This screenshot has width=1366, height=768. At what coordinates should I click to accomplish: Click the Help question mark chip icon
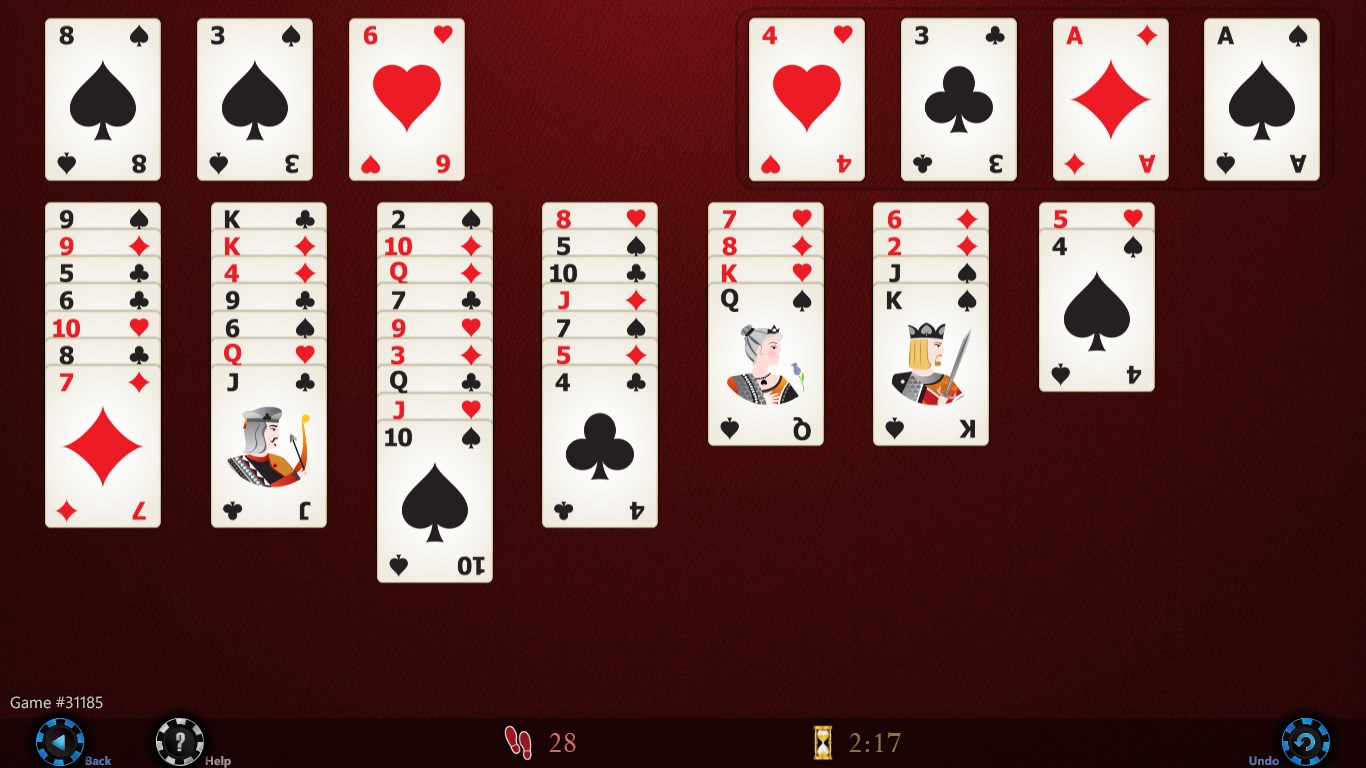(x=178, y=742)
